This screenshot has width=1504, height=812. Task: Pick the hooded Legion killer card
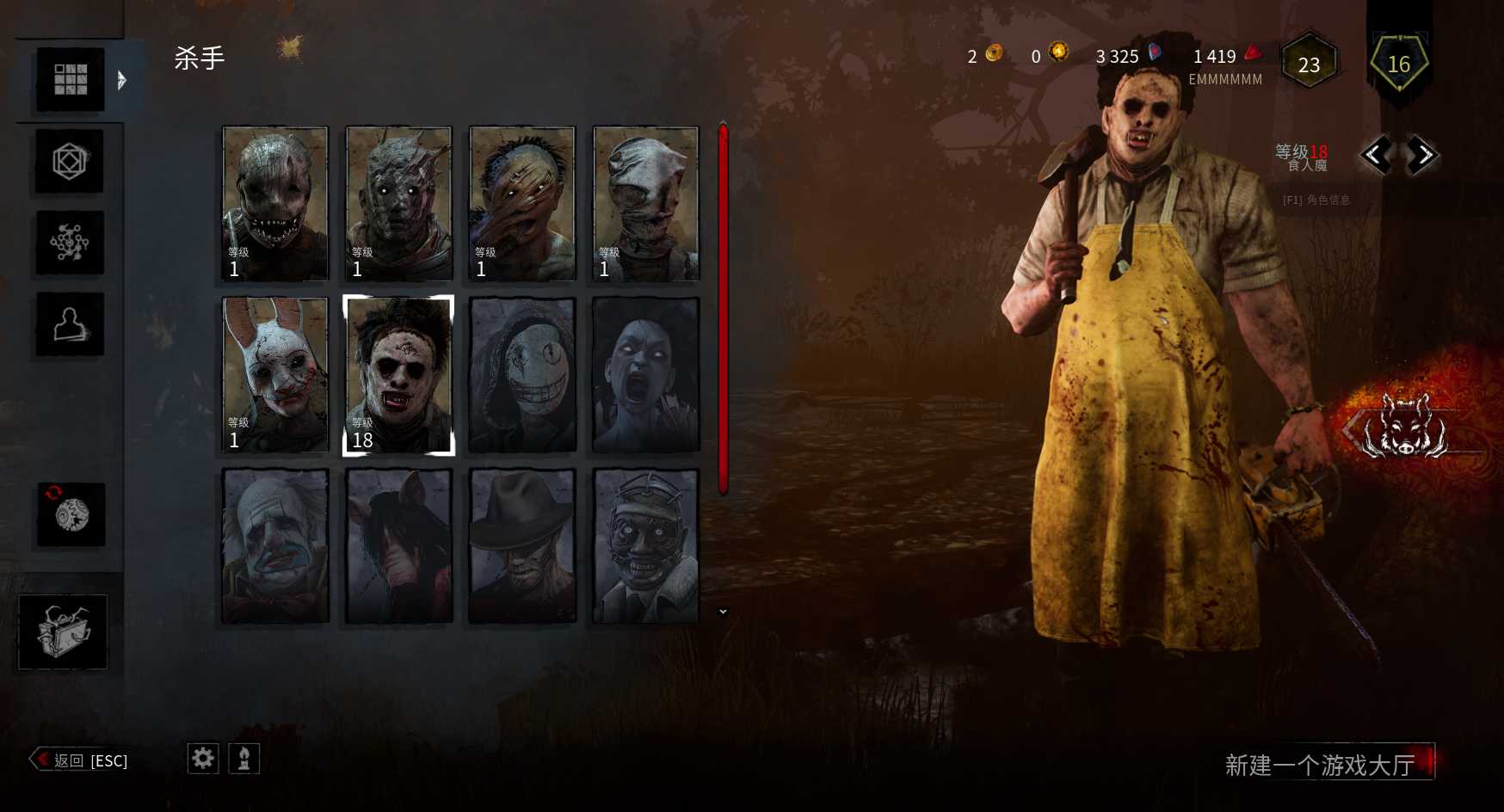(522, 374)
